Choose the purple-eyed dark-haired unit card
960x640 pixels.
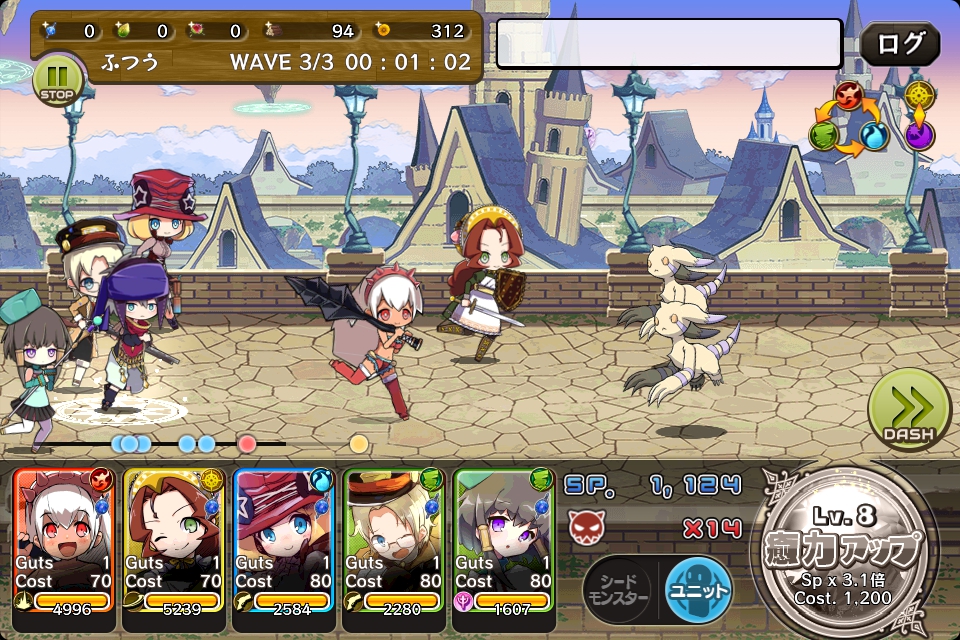(x=503, y=540)
